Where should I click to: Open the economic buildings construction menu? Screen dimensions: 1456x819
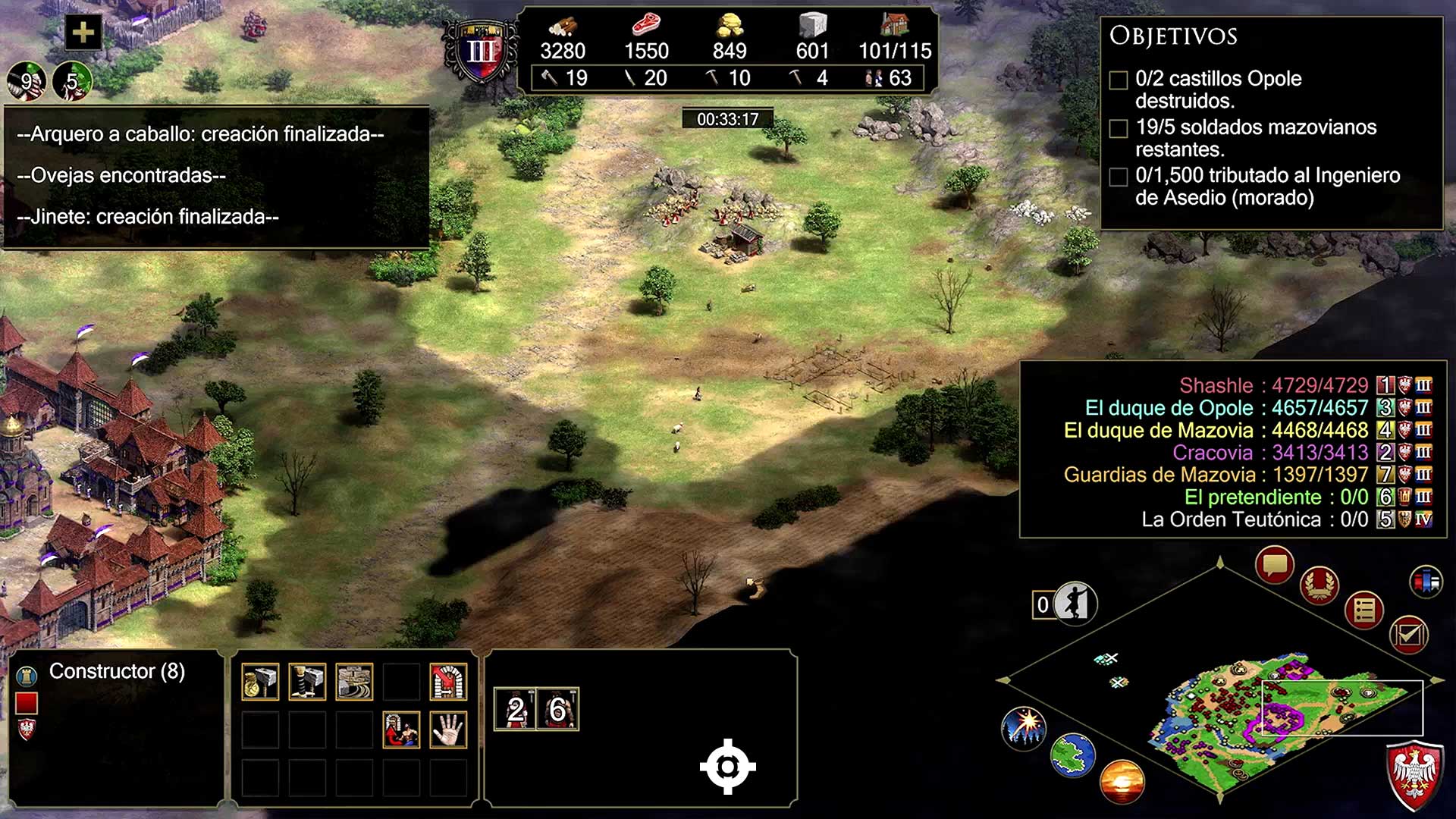coord(260,681)
